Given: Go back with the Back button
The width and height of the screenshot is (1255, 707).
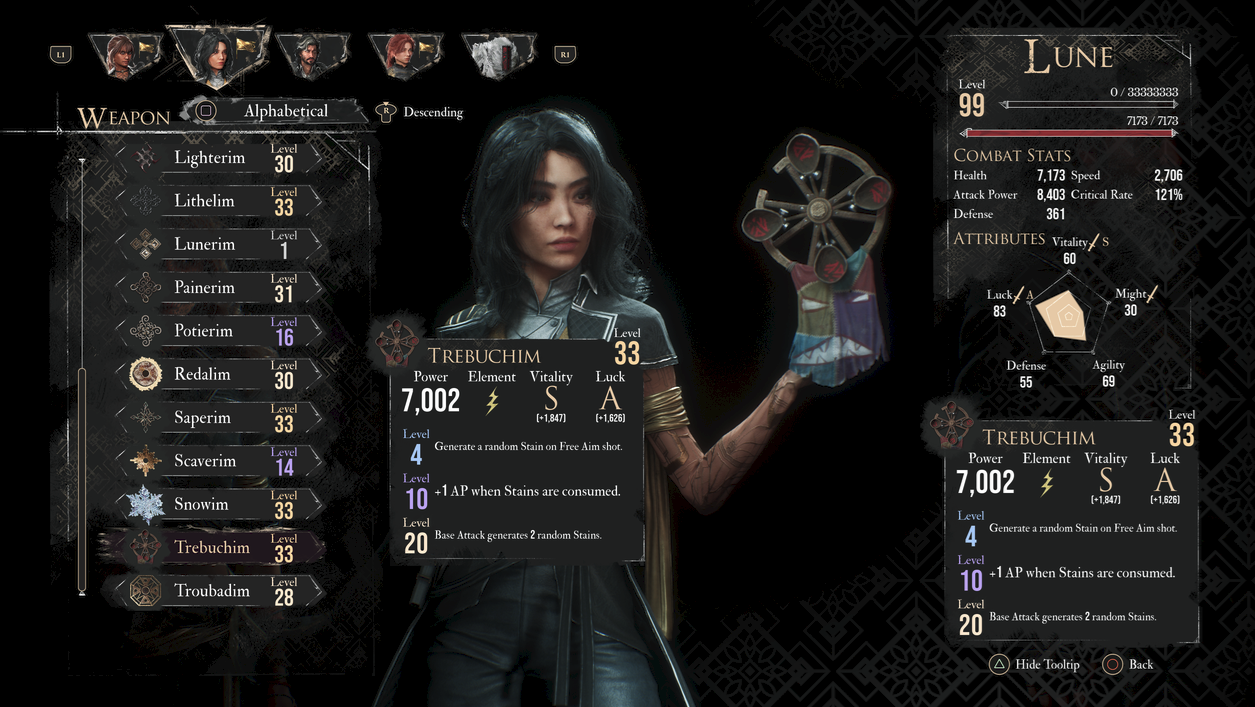Looking at the screenshot, I should 1129,665.
